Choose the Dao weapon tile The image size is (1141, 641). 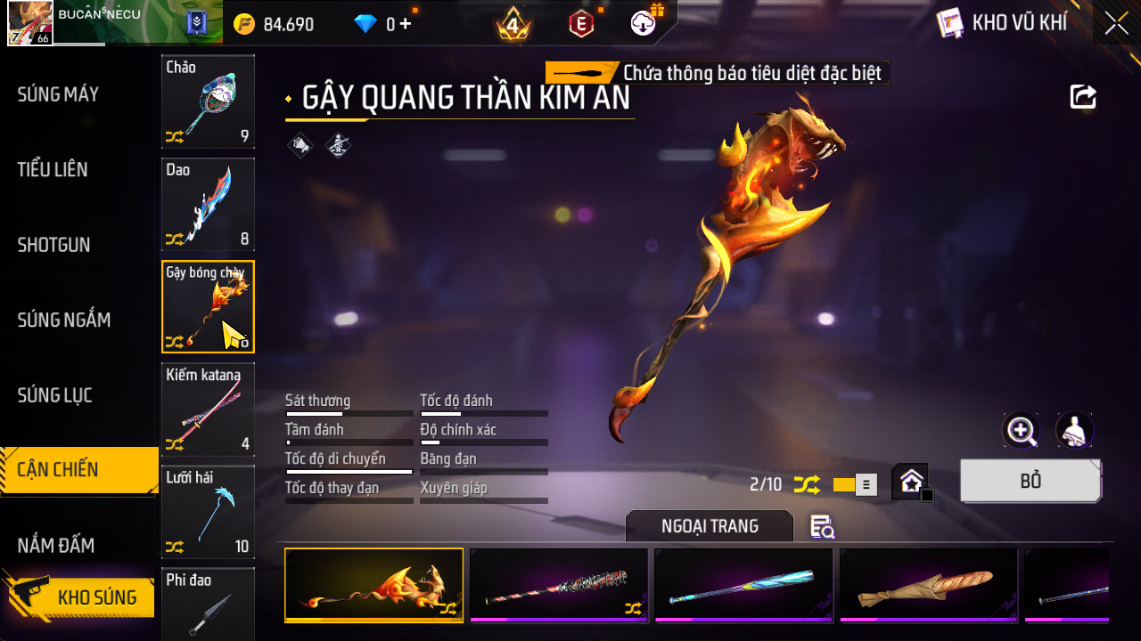point(208,204)
